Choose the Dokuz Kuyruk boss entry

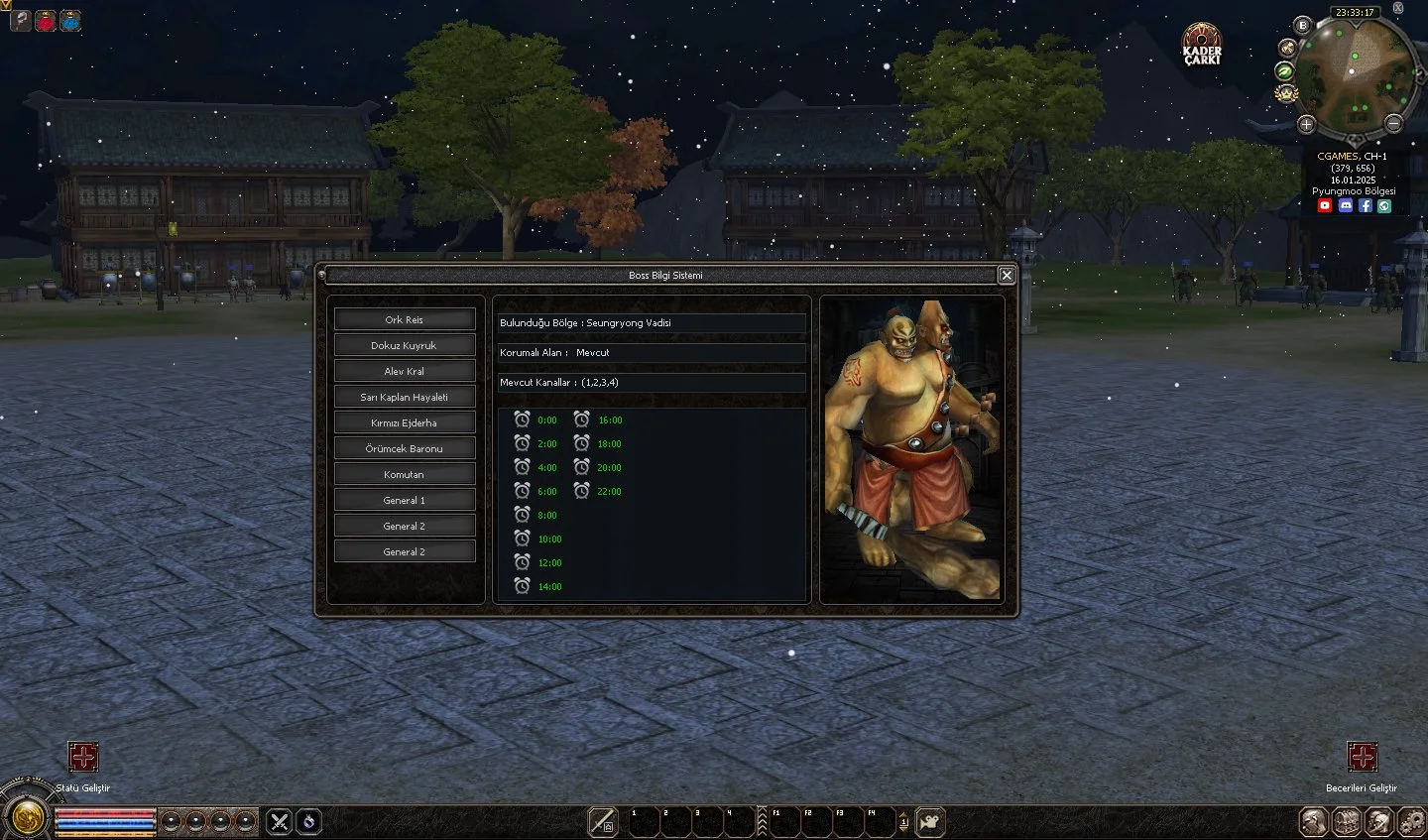pos(405,345)
